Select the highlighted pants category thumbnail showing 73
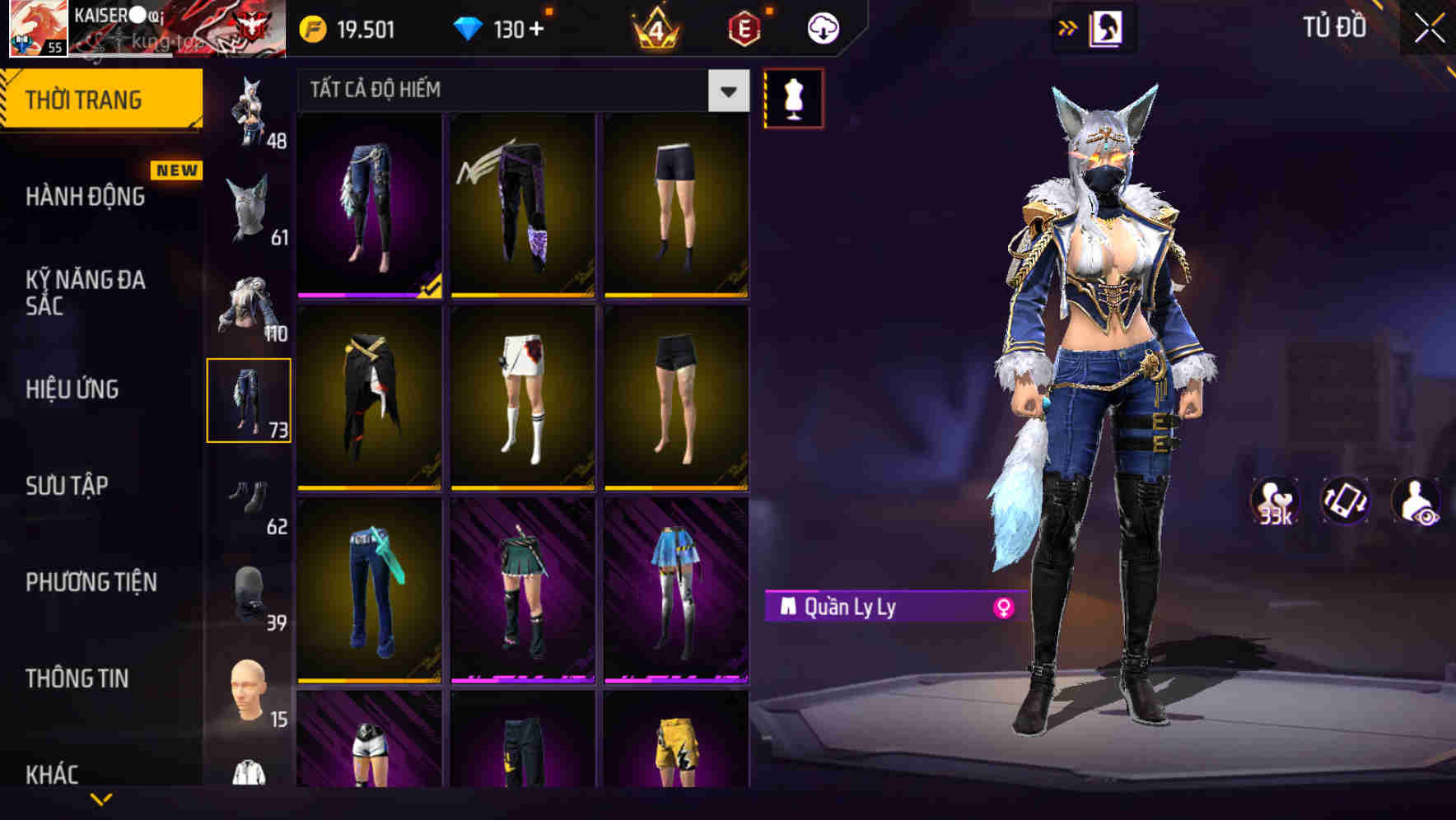 coord(250,398)
